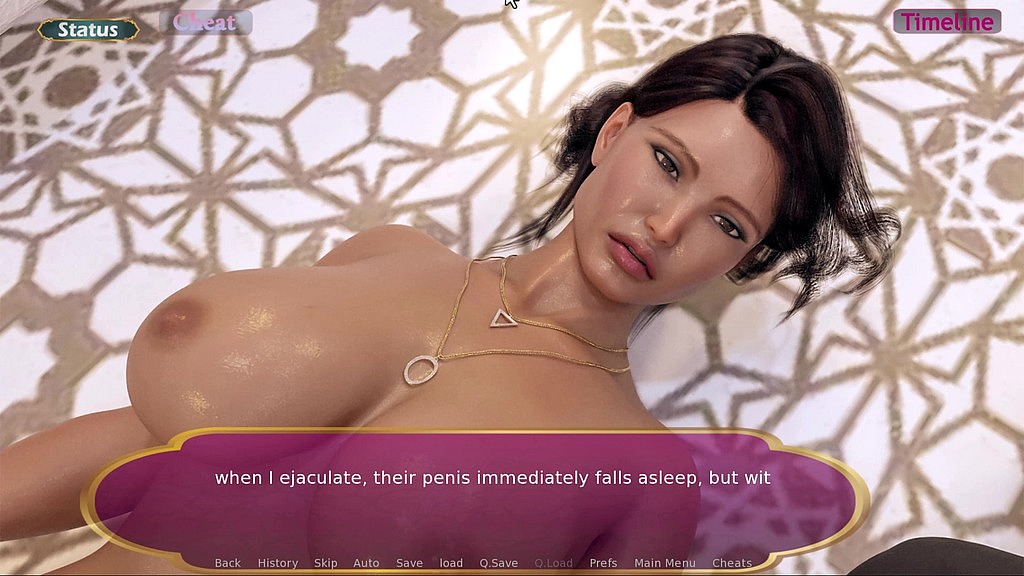Open the Status panel
The width and height of the screenshot is (1024, 576).
pos(88,30)
